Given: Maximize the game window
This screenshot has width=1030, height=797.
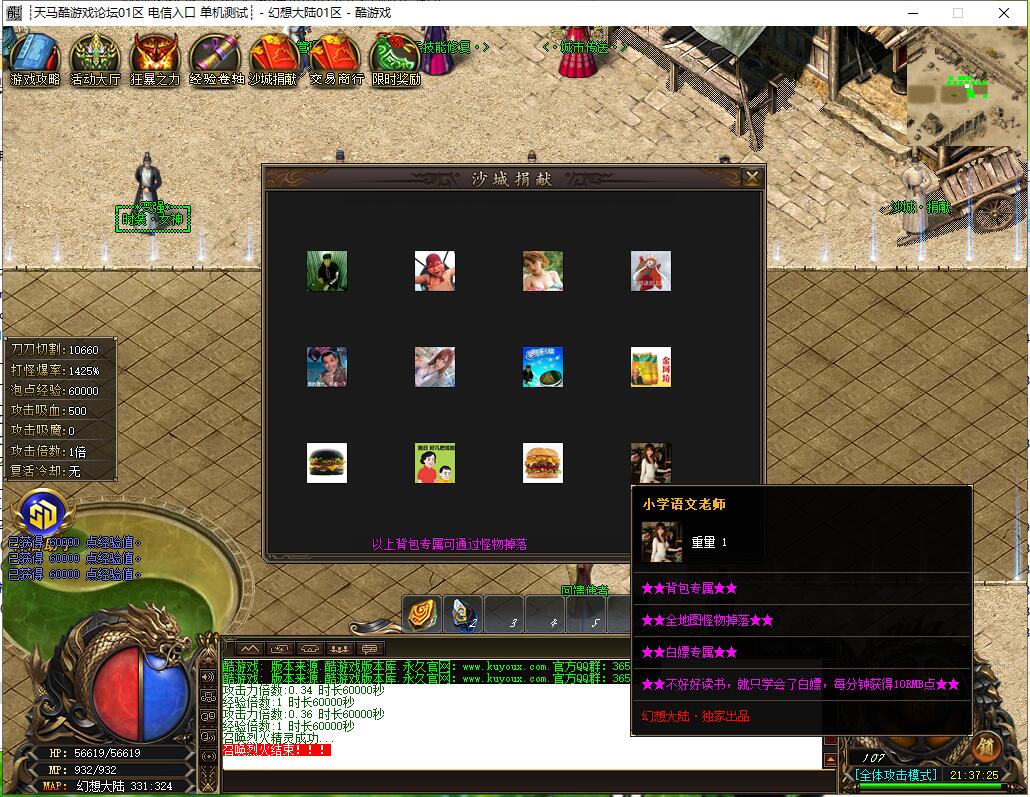Looking at the screenshot, I should pyautogui.click(x=957, y=13).
